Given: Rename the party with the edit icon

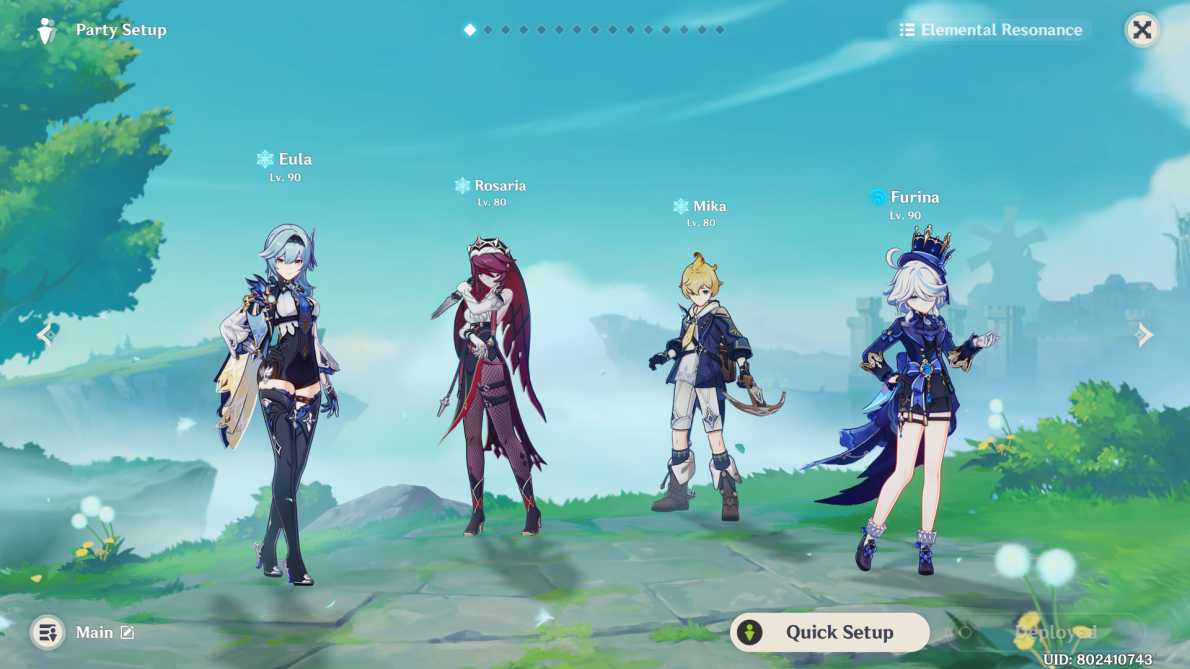Looking at the screenshot, I should click(x=127, y=632).
